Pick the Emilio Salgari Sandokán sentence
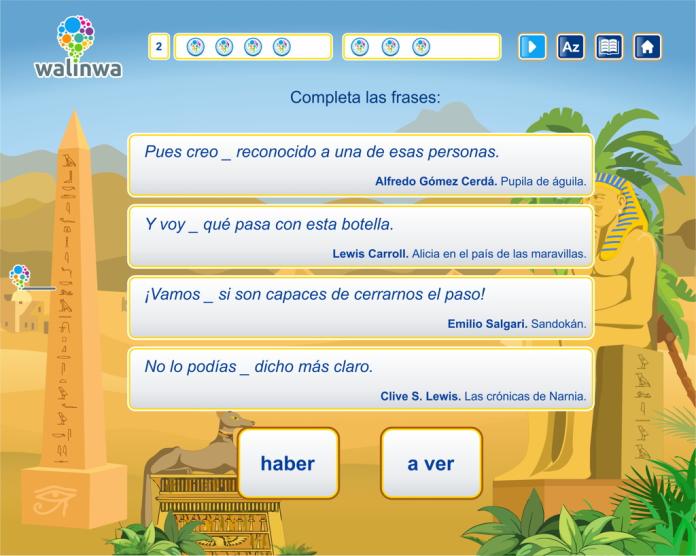Screen dimensions: 696x556 360,308
